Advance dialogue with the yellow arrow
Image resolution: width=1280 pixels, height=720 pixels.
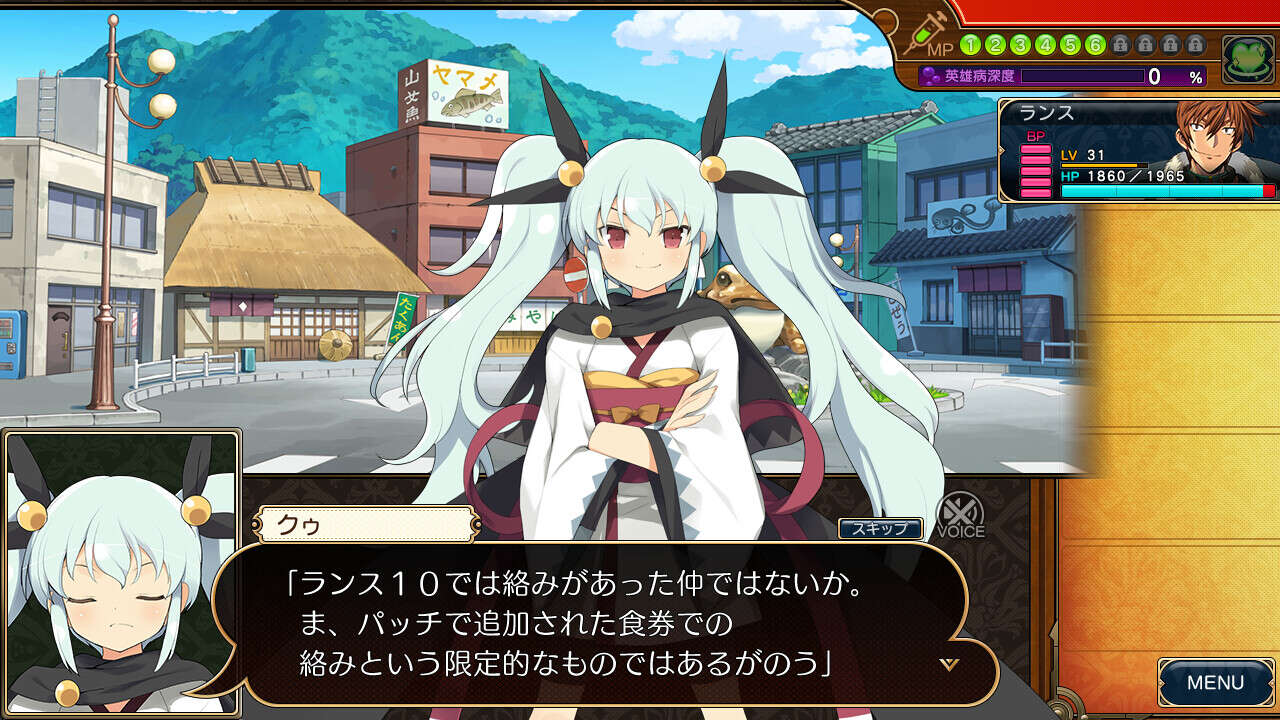(x=949, y=664)
